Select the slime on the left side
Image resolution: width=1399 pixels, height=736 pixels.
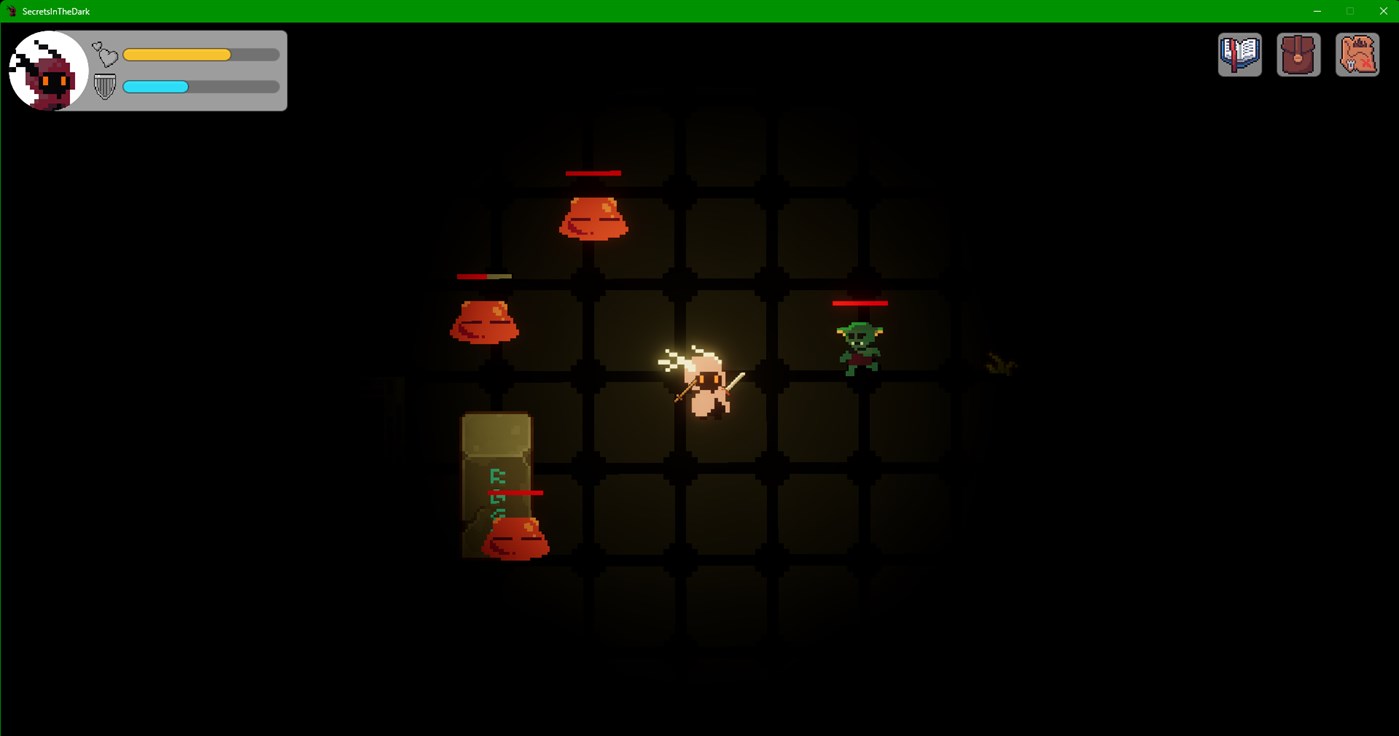tap(485, 320)
